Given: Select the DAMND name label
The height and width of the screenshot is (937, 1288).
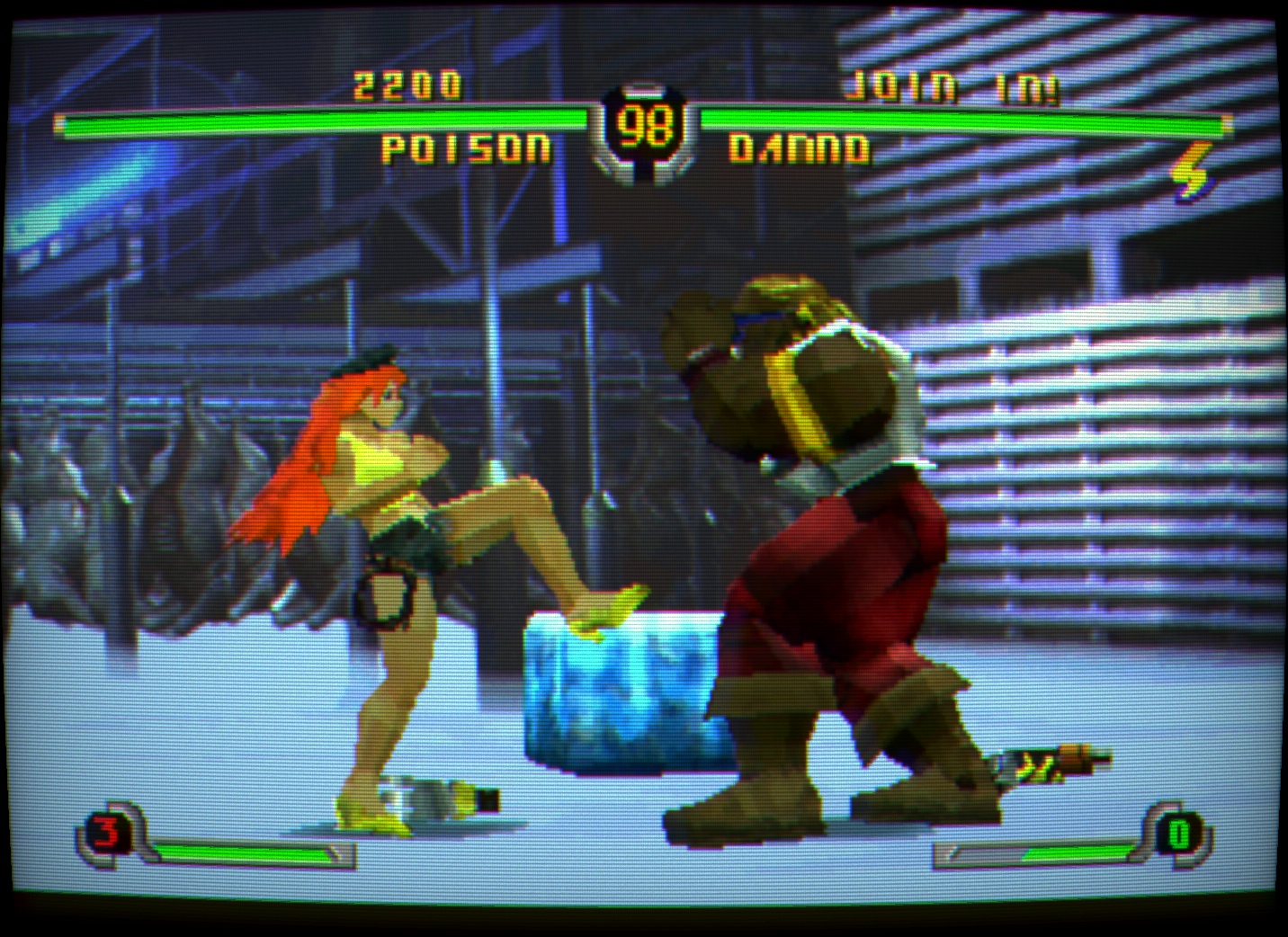Looking at the screenshot, I should [801, 149].
